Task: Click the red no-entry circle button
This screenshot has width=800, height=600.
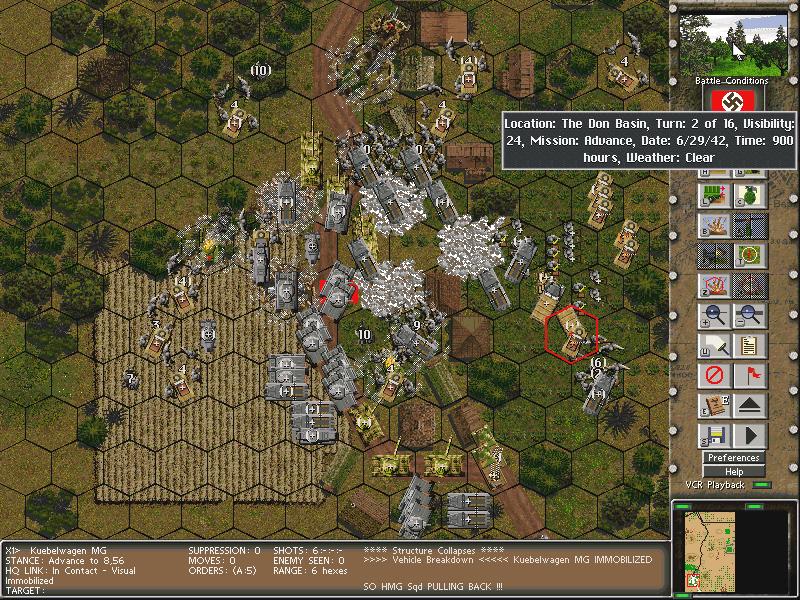Action: click(x=713, y=376)
